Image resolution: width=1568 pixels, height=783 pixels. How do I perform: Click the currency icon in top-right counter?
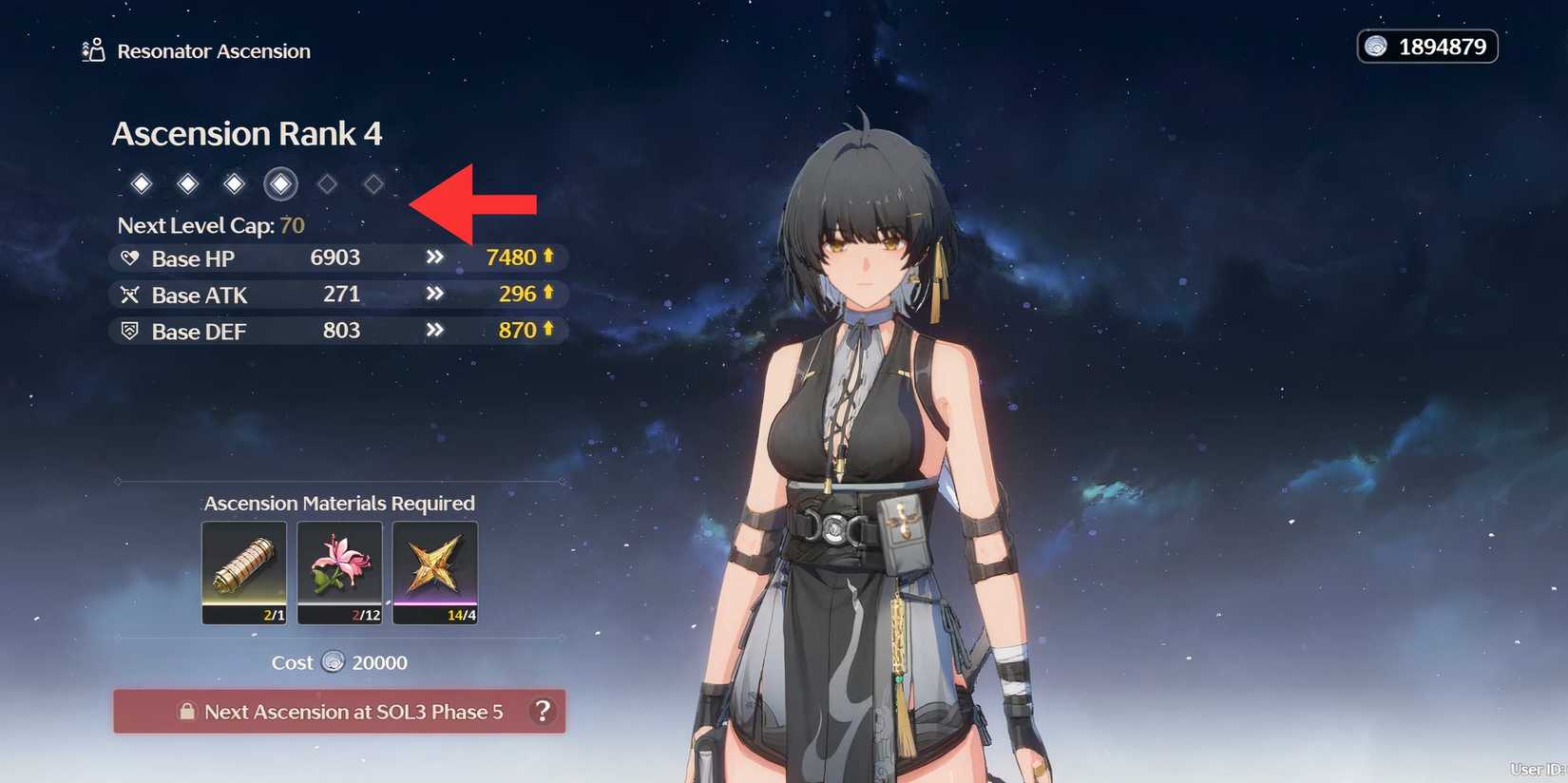(x=1375, y=46)
